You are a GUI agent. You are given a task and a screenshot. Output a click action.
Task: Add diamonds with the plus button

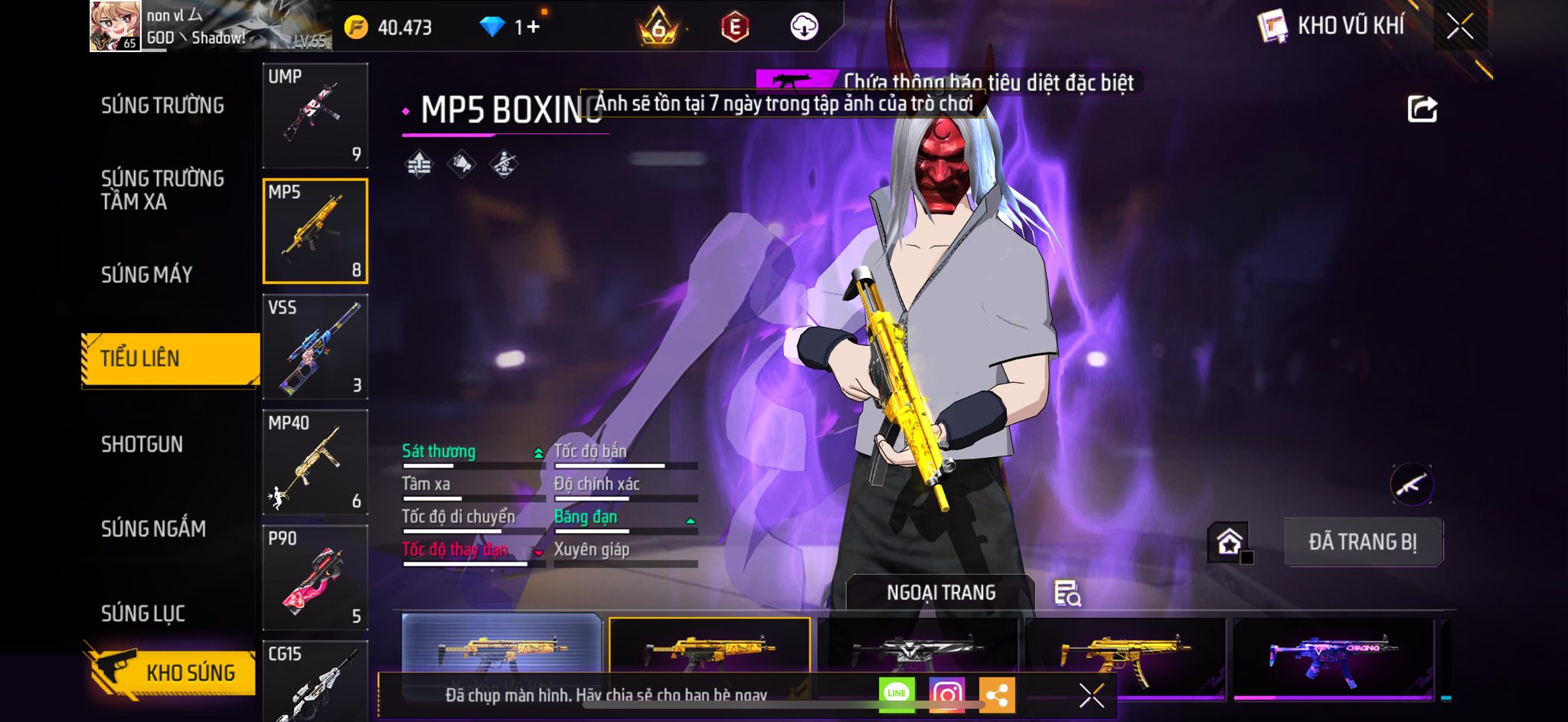533,28
